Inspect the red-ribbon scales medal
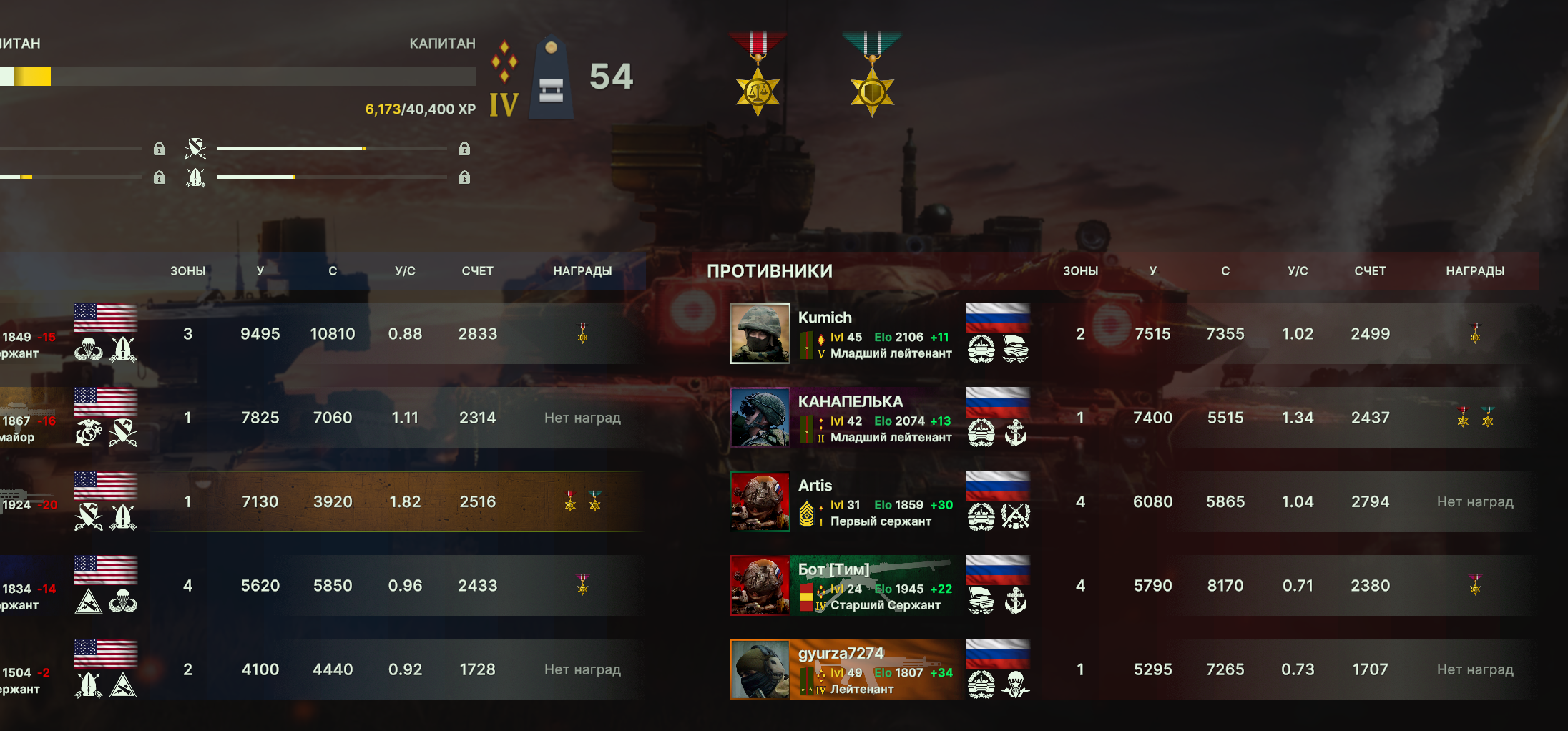The width and height of the screenshot is (1568, 731). [x=758, y=75]
